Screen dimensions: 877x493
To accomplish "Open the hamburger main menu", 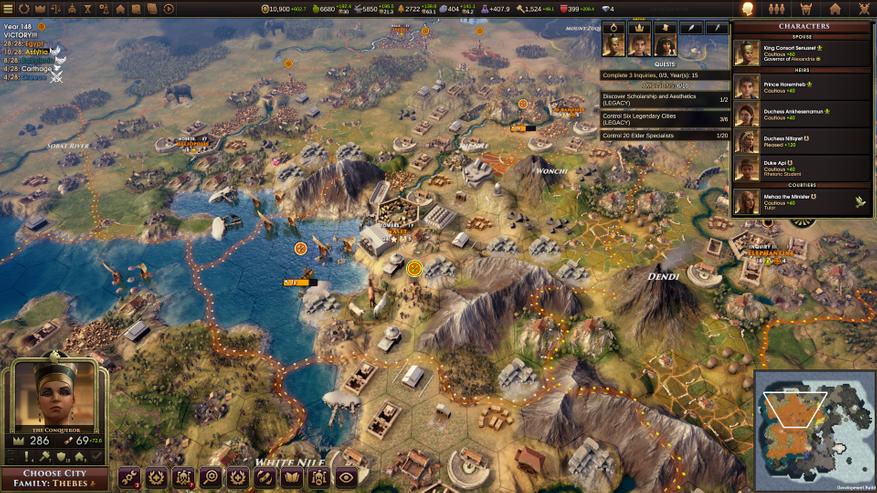I will point(8,8).
